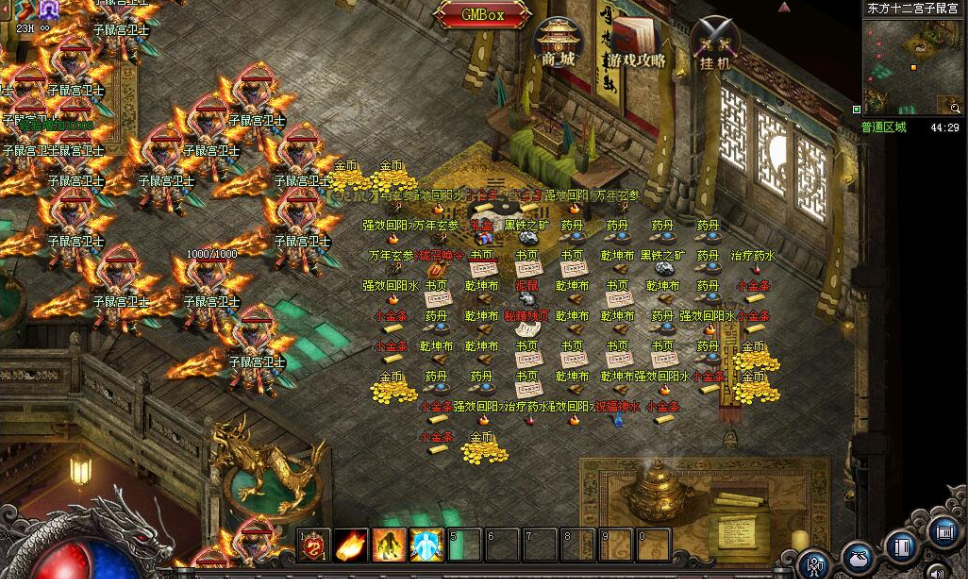Open the GMBox button
The height and width of the screenshot is (579, 968).
pyautogui.click(x=482, y=15)
